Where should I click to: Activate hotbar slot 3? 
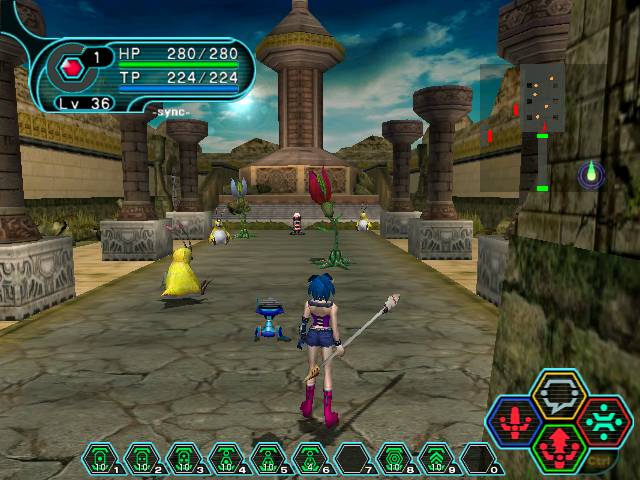(184, 460)
